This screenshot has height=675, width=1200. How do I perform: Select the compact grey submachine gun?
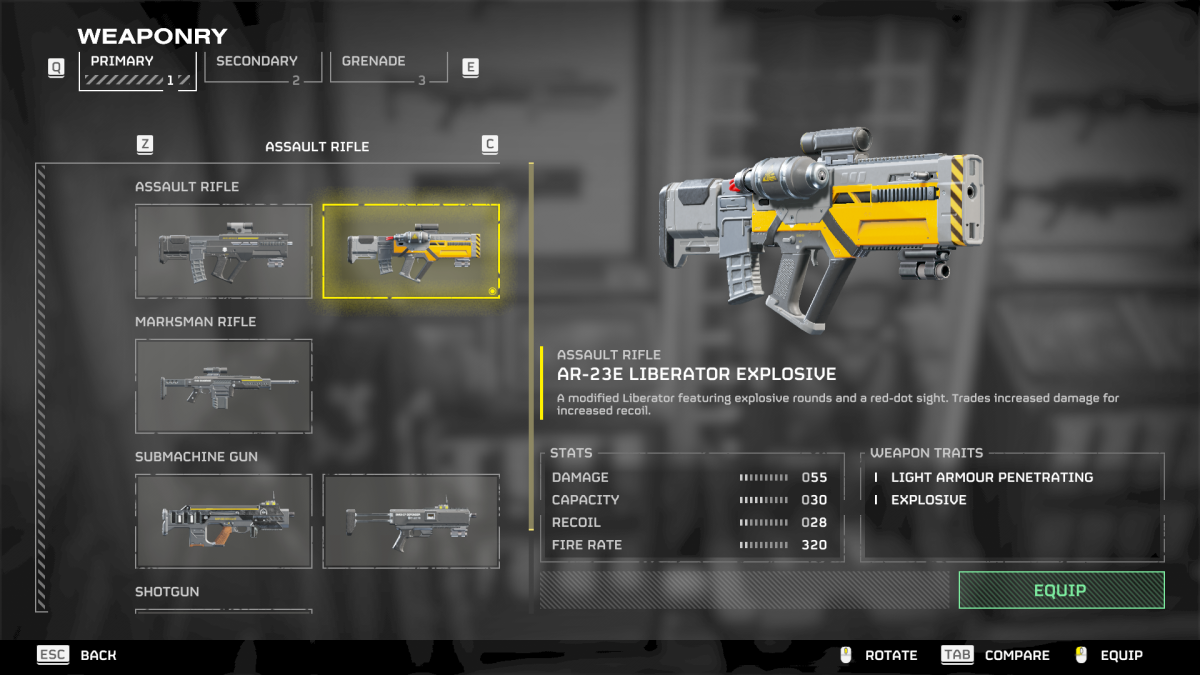tap(410, 521)
